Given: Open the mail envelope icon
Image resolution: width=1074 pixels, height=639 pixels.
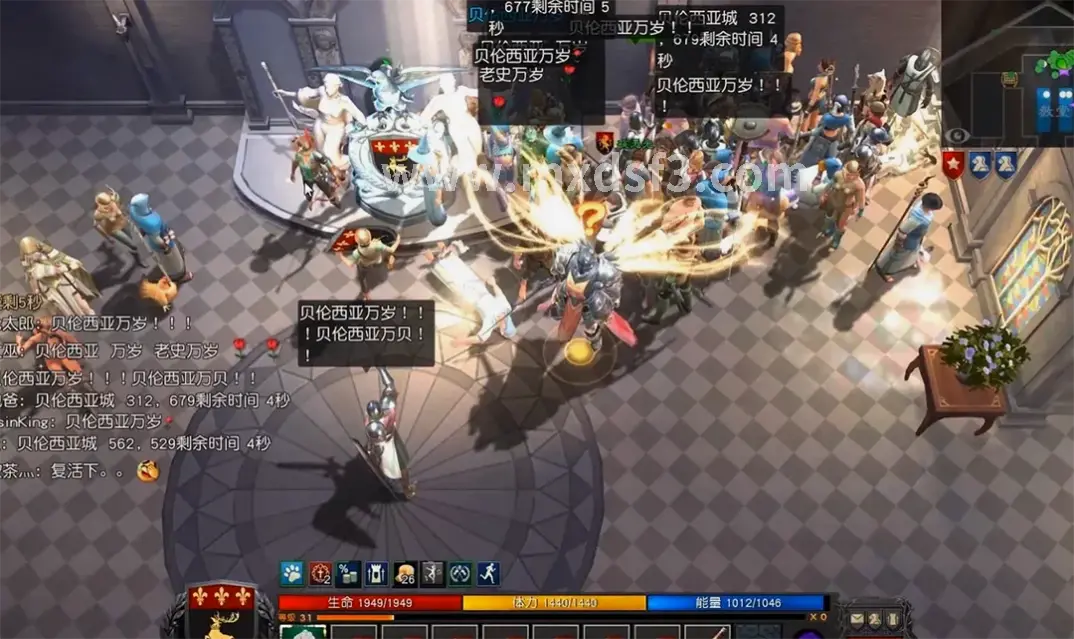Looking at the screenshot, I should click(857, 621).
